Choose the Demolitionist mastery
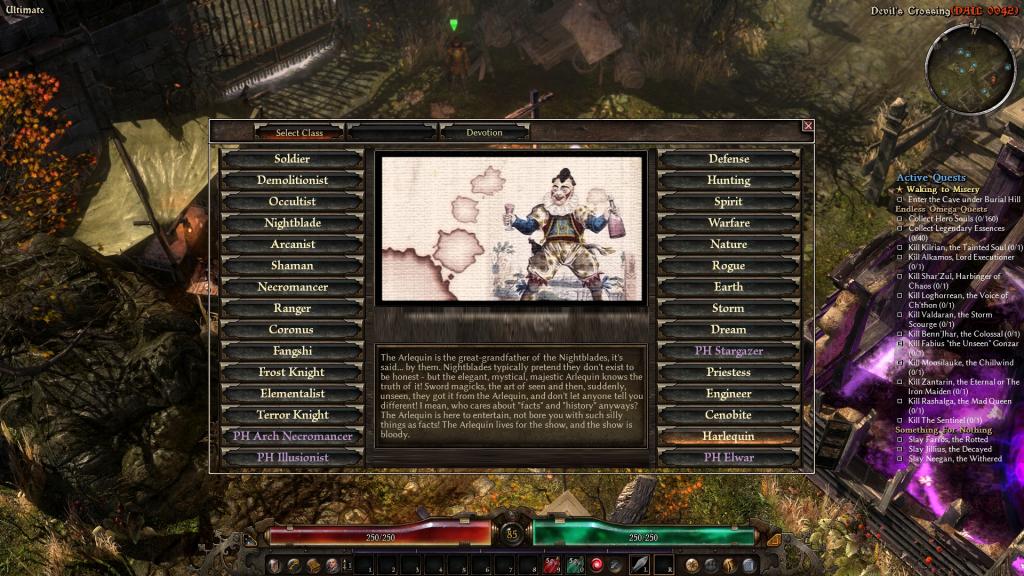 pyautogui.click(x=292, y=180)
